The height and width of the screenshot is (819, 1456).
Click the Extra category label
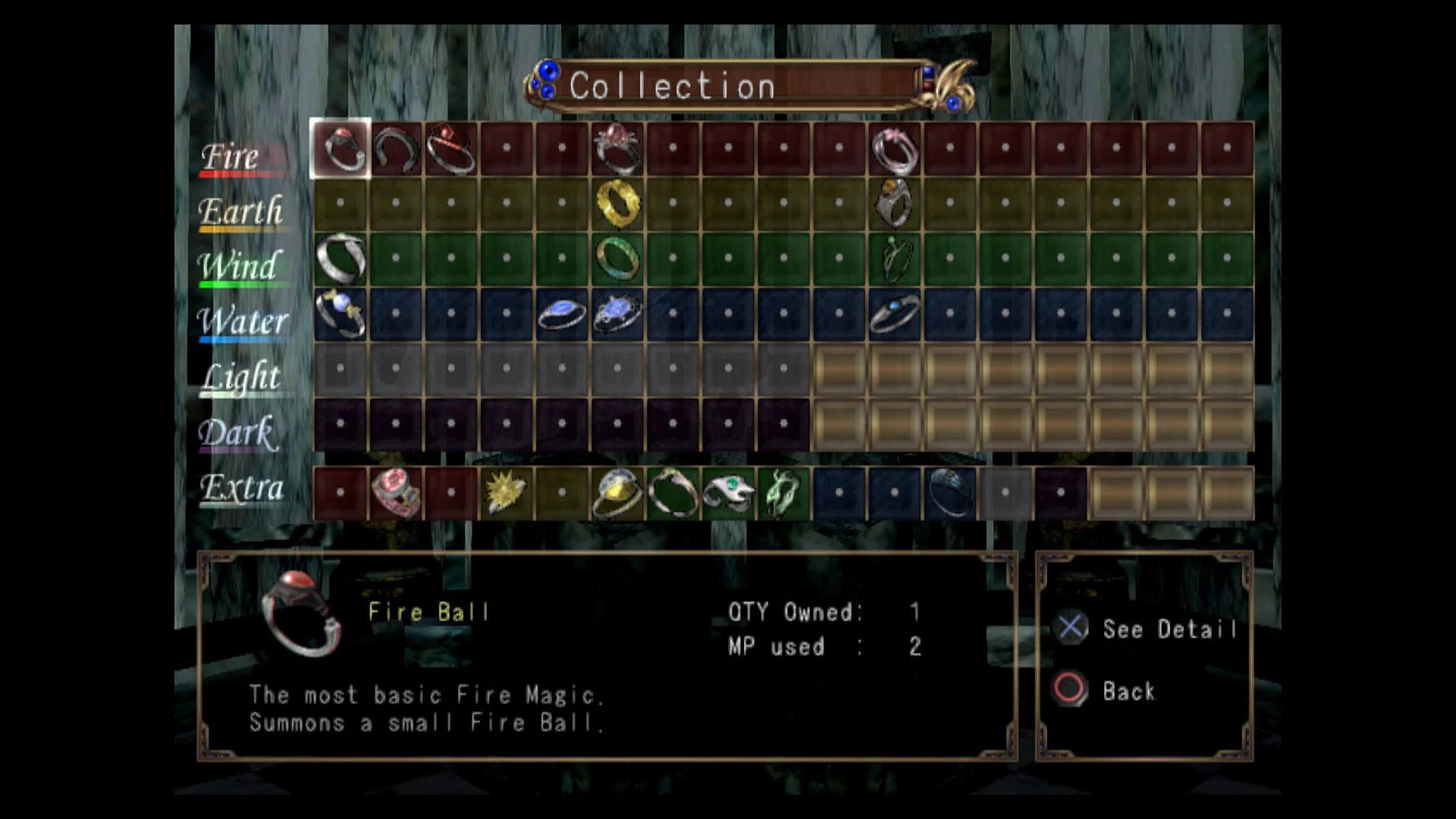pyautogui.click(x=241, y=489)
